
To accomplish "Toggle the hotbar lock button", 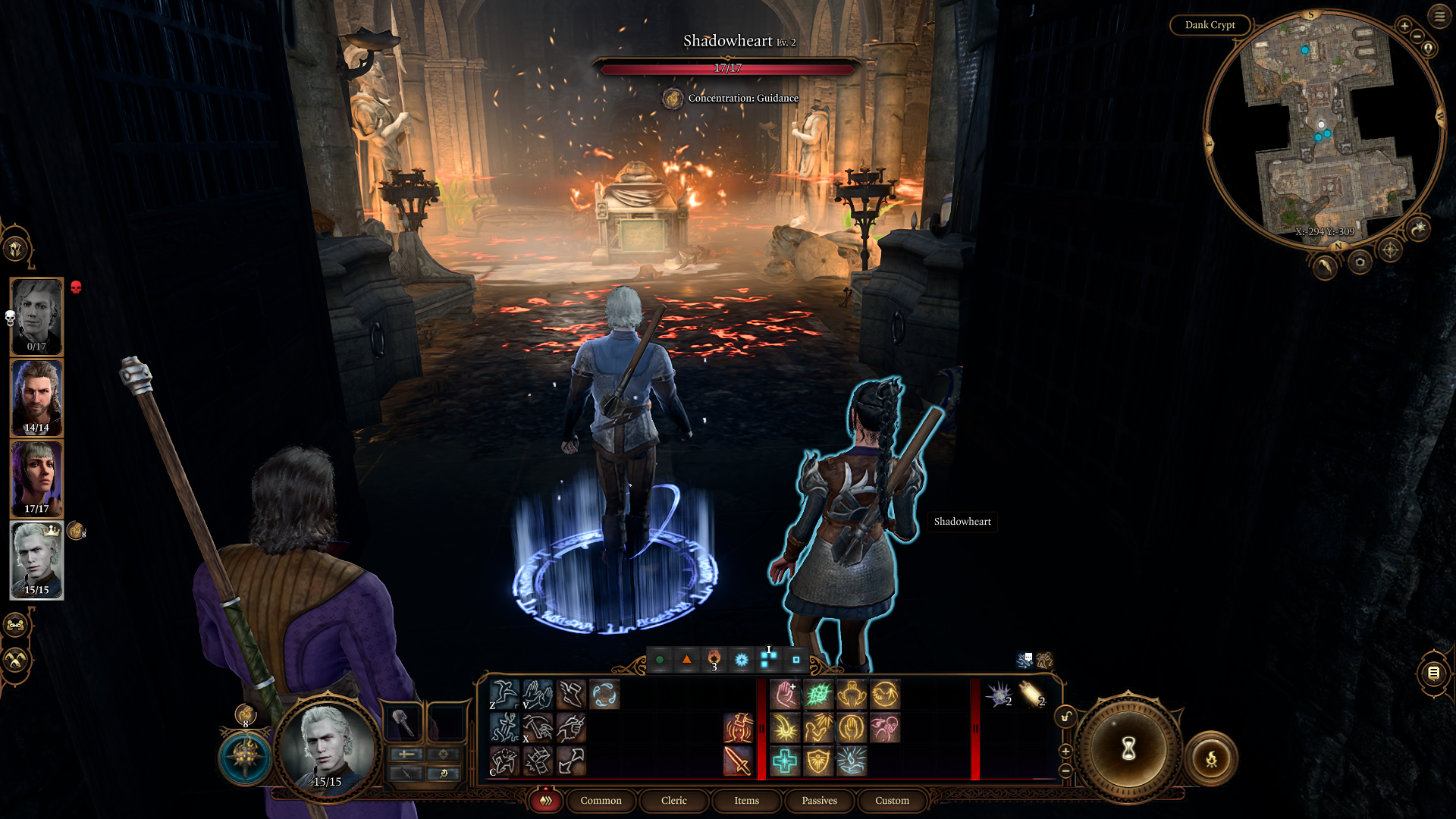I will (1065, 717).
